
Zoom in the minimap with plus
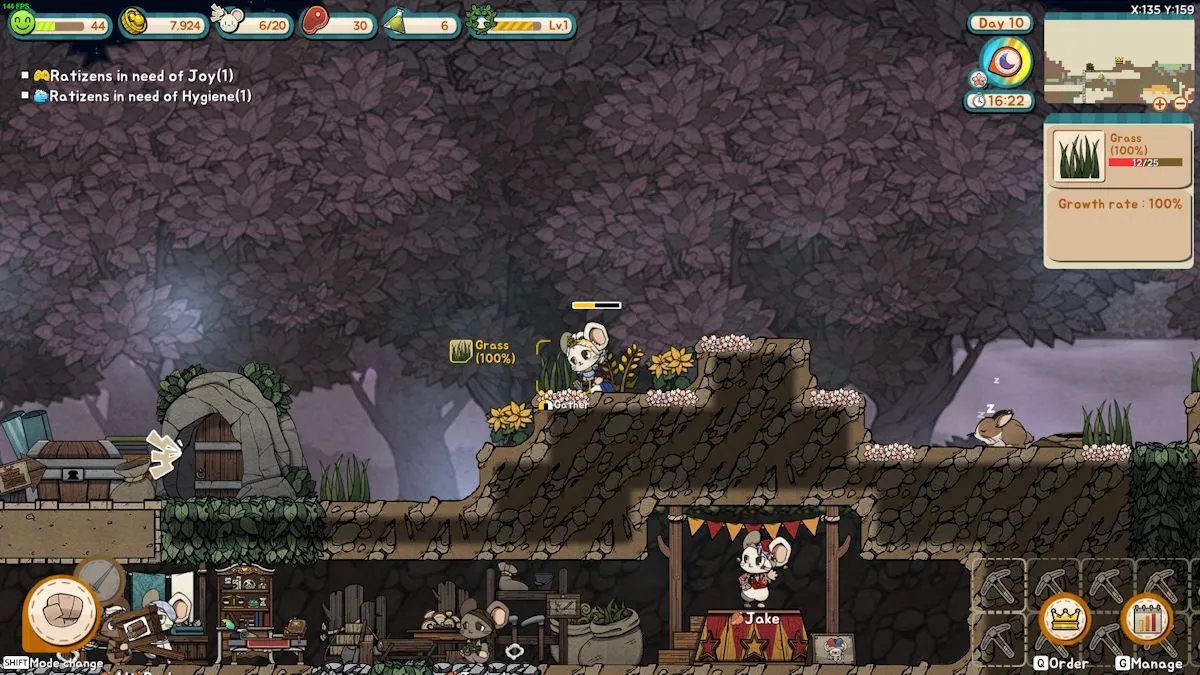(x=1160, y=103)
